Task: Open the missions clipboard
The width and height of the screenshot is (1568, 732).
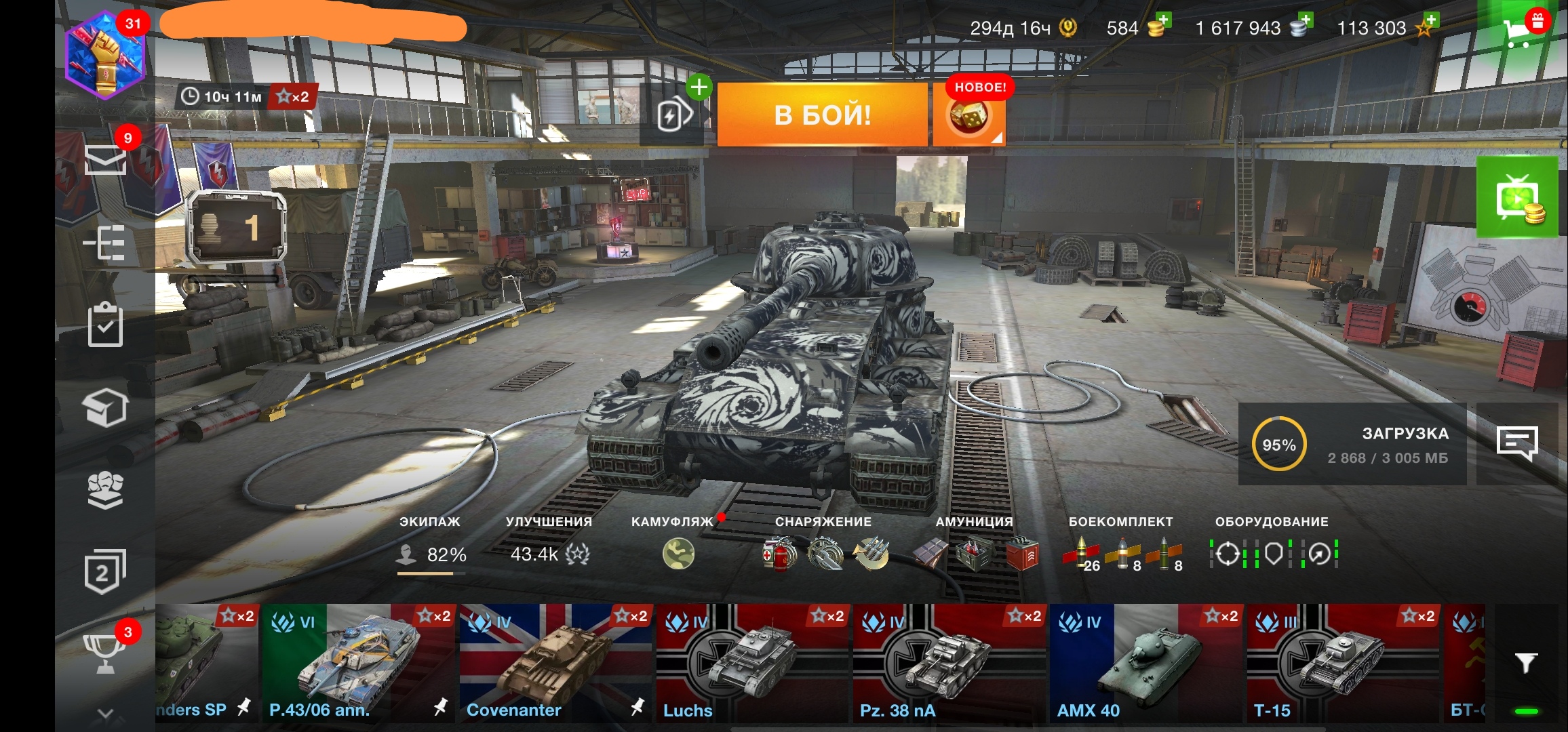Action: coord(105,325)
